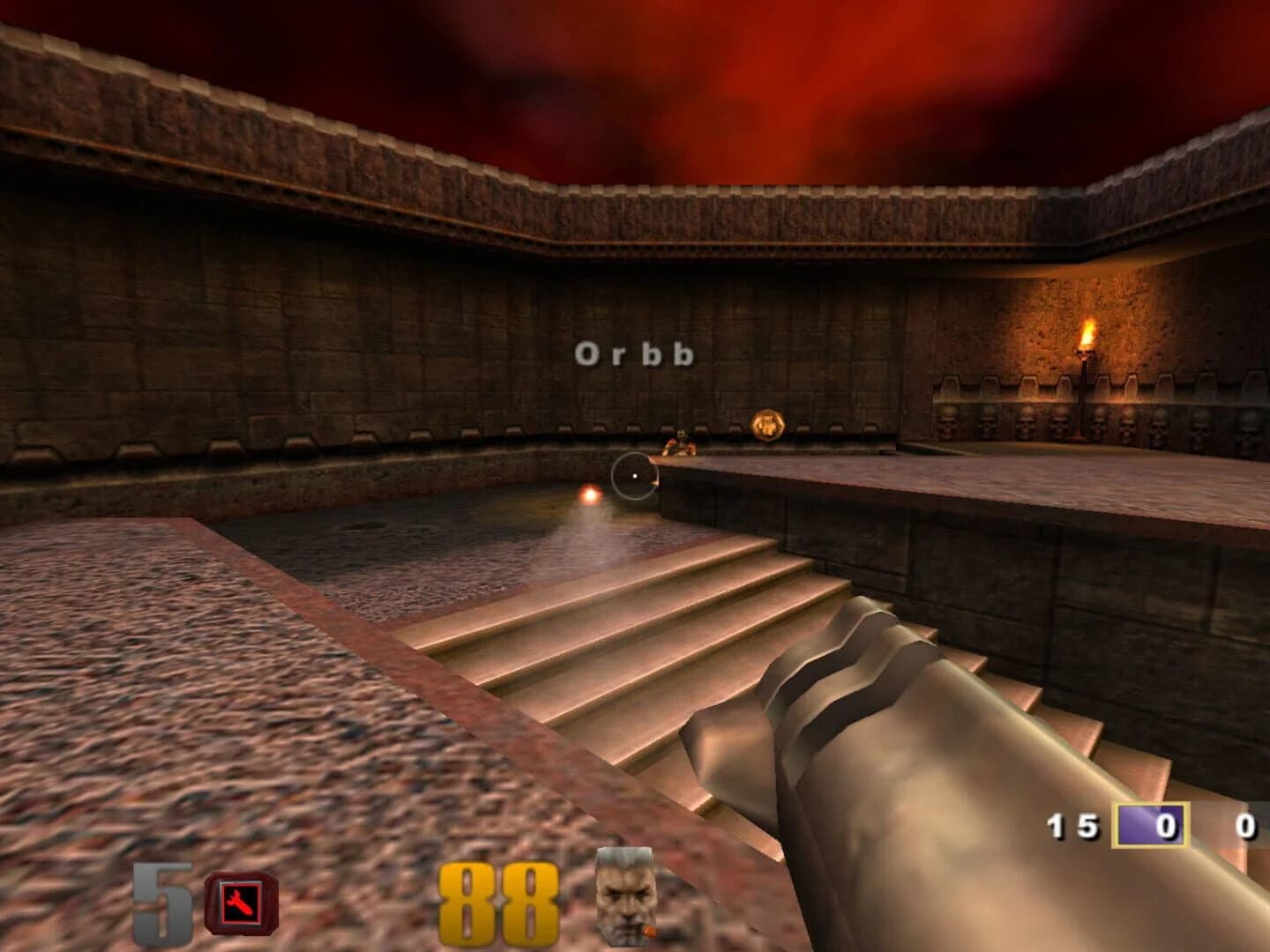Click the floating golden item near Orbb
This screenshot has height=952, width=1270.
(x=766, y=426)
